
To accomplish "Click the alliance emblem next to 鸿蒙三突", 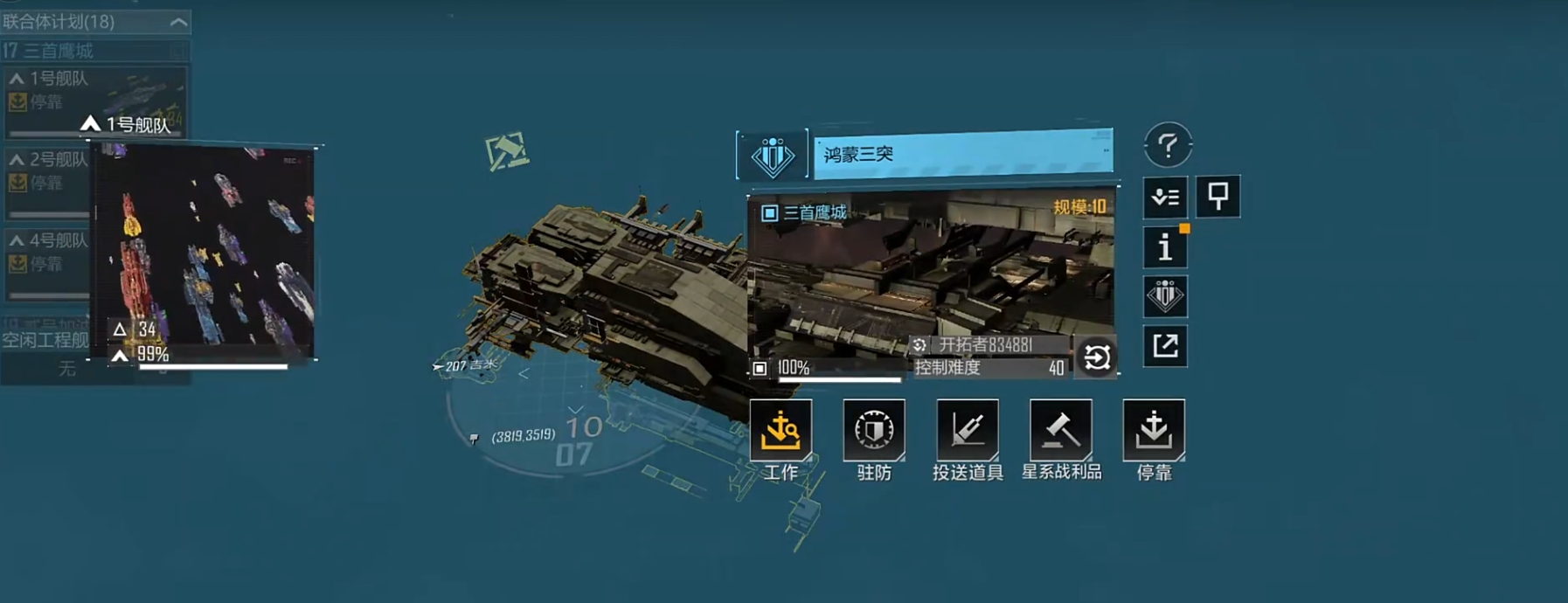I will point(773,156).
